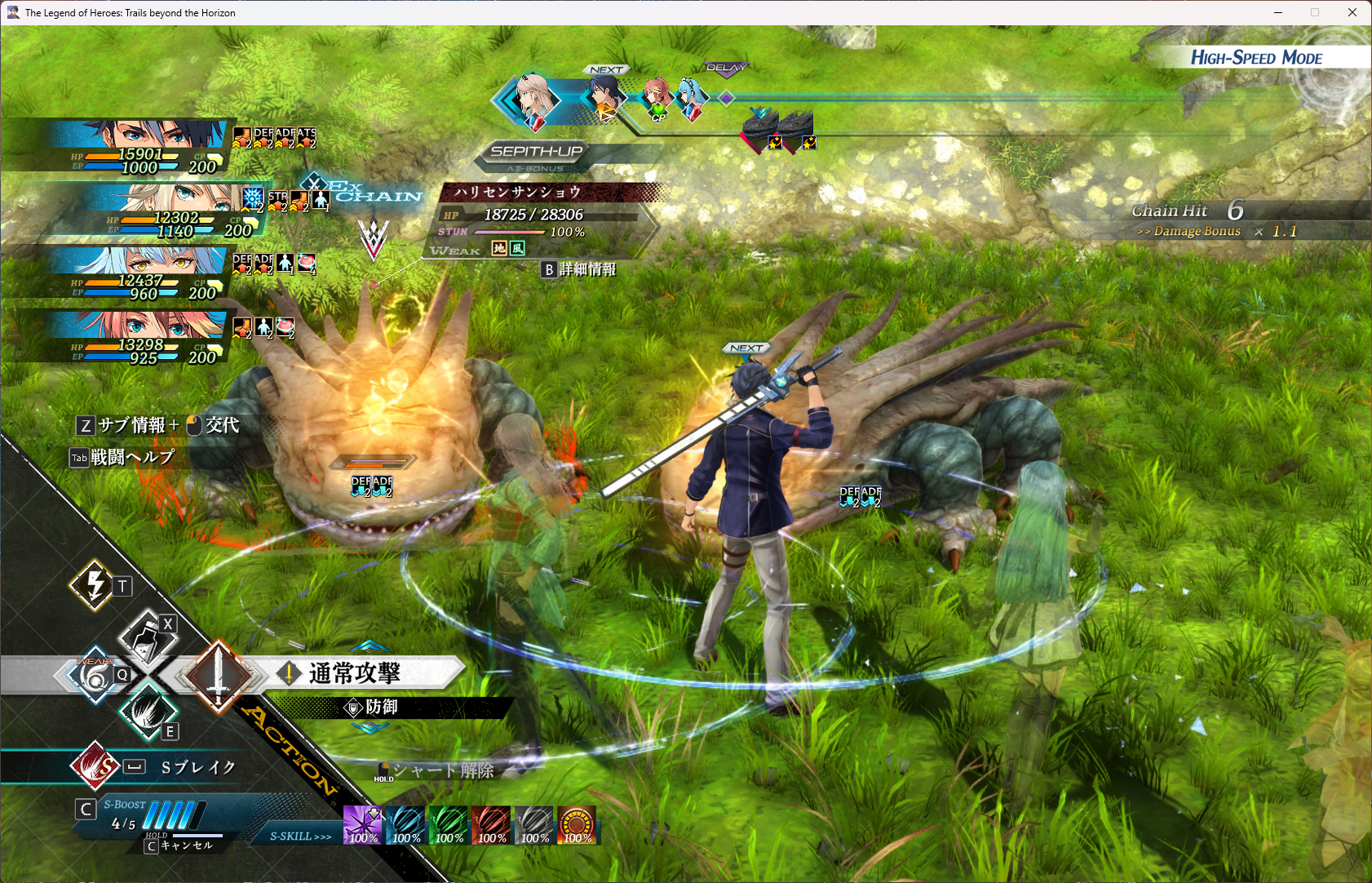Pick the gray slash S-Skill icon
Viewport: 1372px width, 883px height.
click(x=534, y=825)
